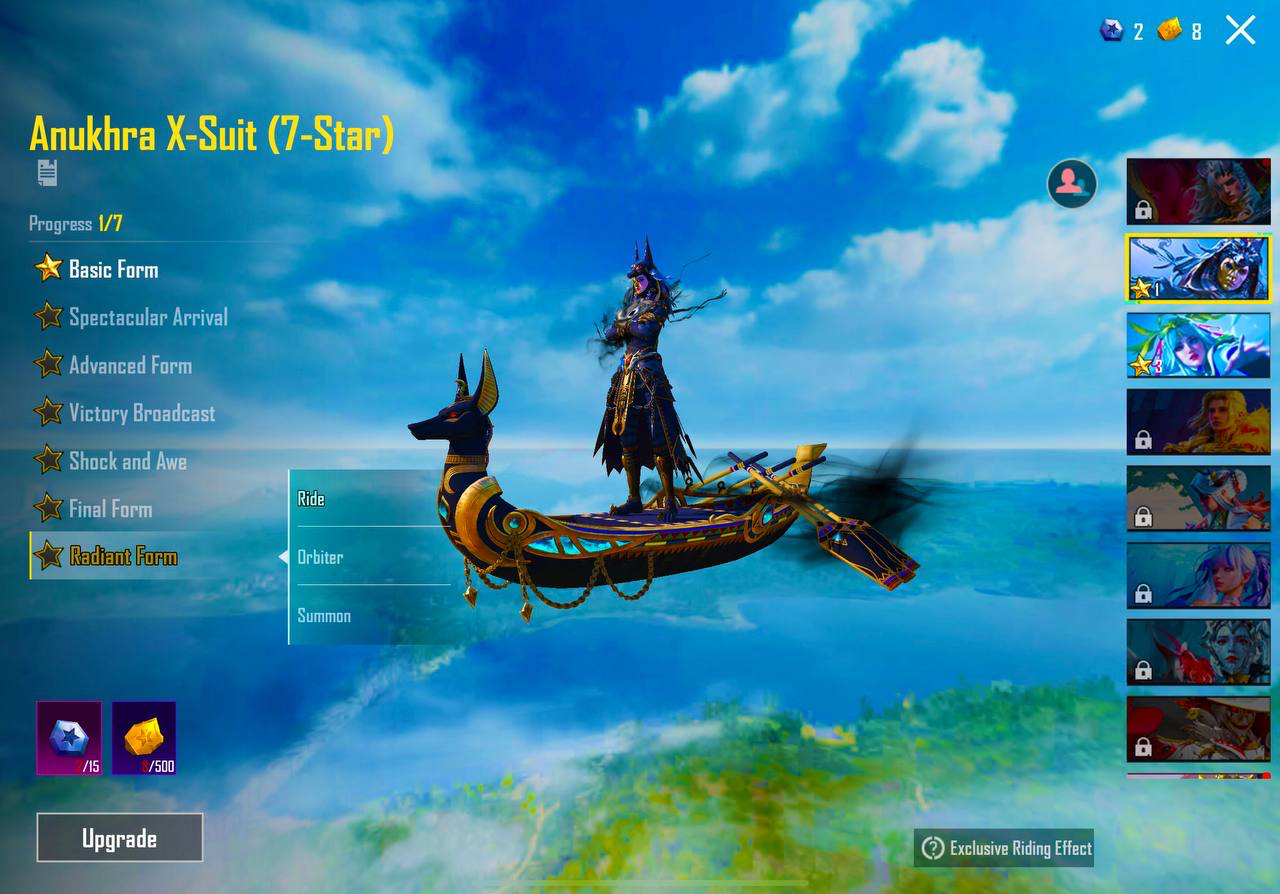Select the Advanced Form stage
1280x894 pixels.
(x=130, y=365)
